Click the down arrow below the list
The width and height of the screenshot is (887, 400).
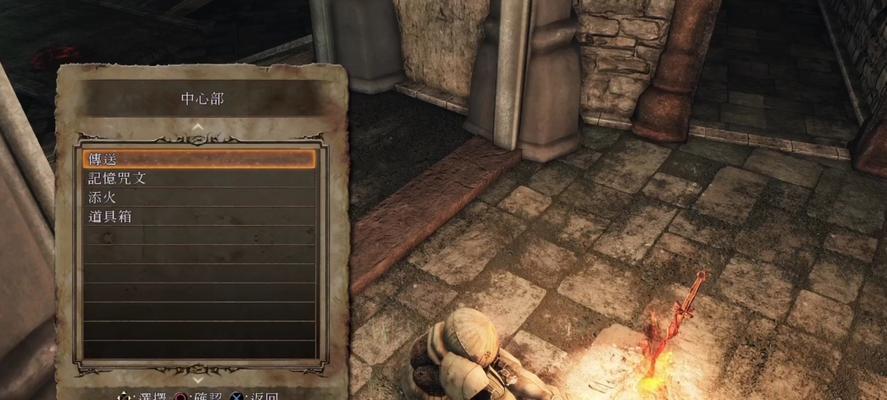[x=198, y=379]
